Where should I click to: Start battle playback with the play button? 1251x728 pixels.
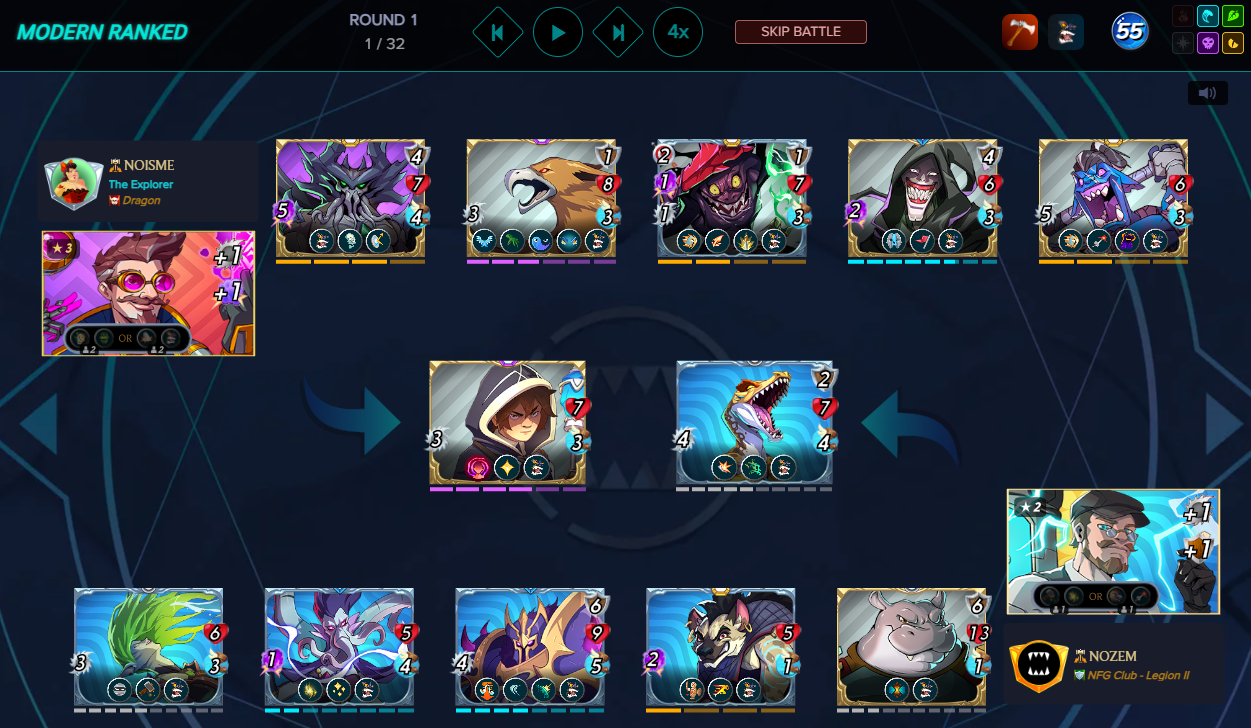[558, 33]
